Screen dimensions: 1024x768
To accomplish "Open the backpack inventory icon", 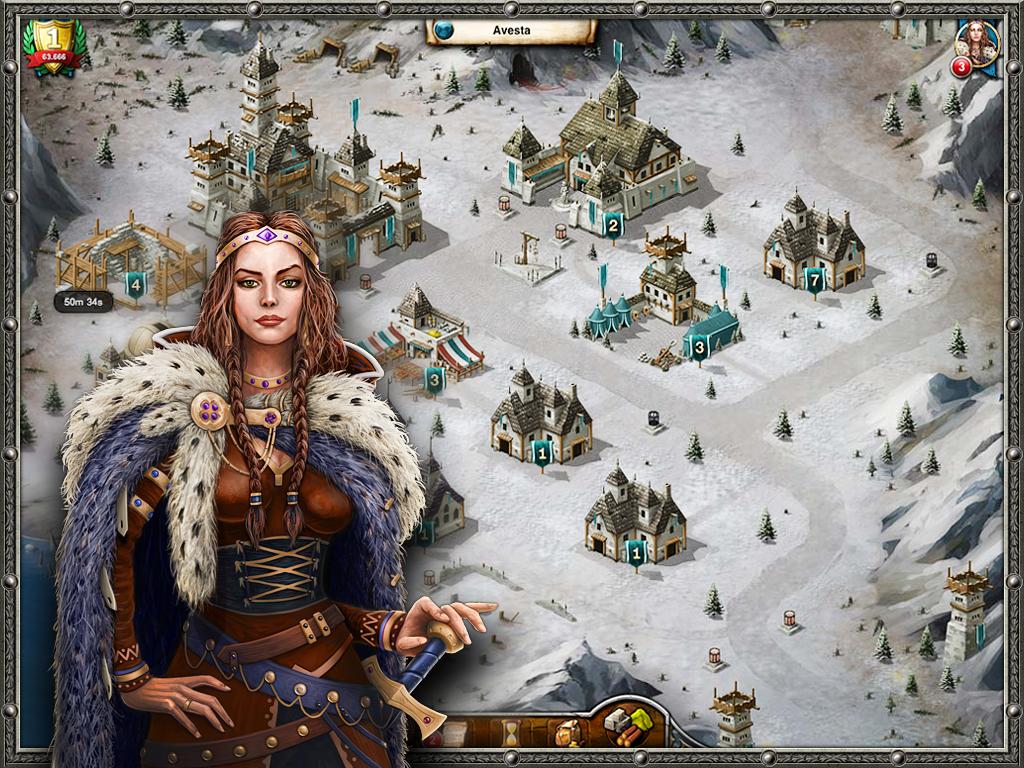I will pyautogui.click(x=567, y=733).
